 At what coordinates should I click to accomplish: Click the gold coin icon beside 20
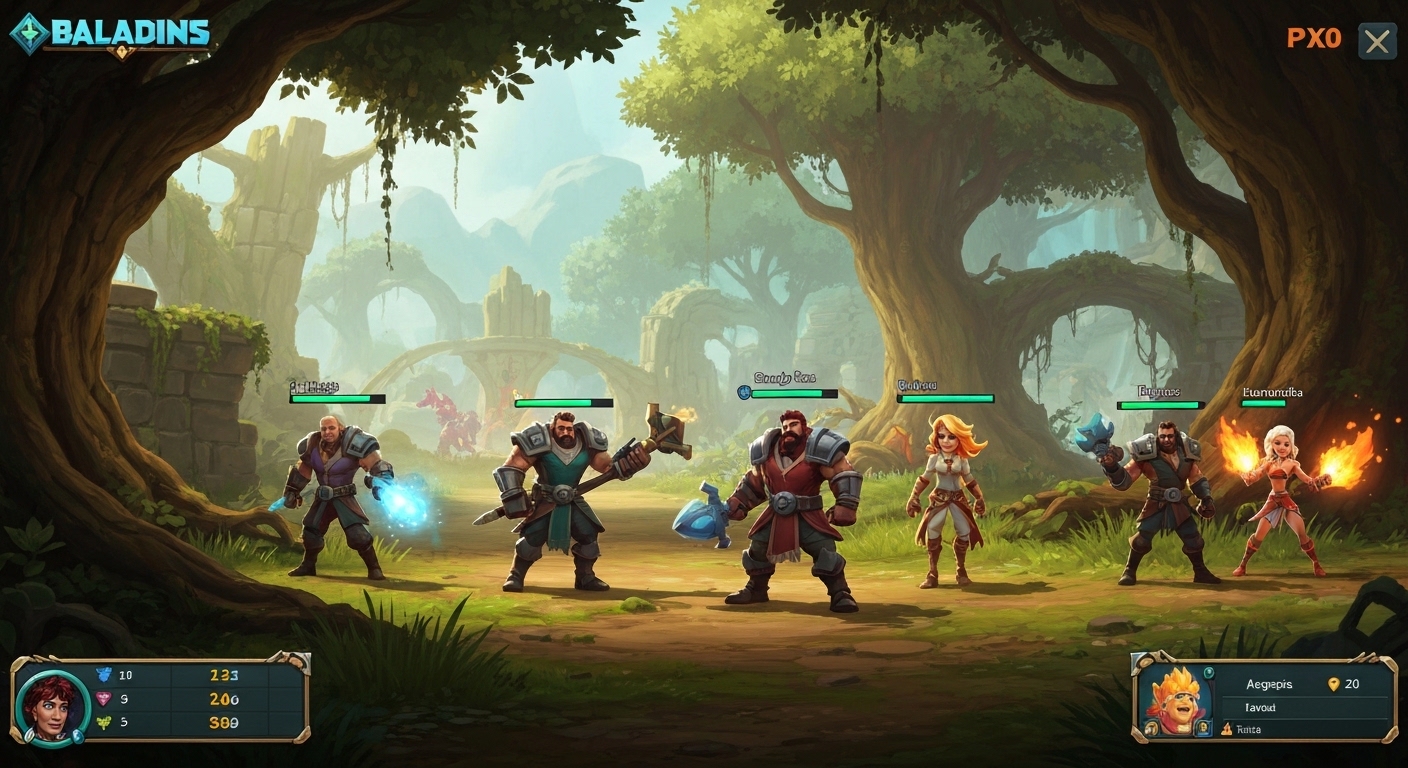1334,684
